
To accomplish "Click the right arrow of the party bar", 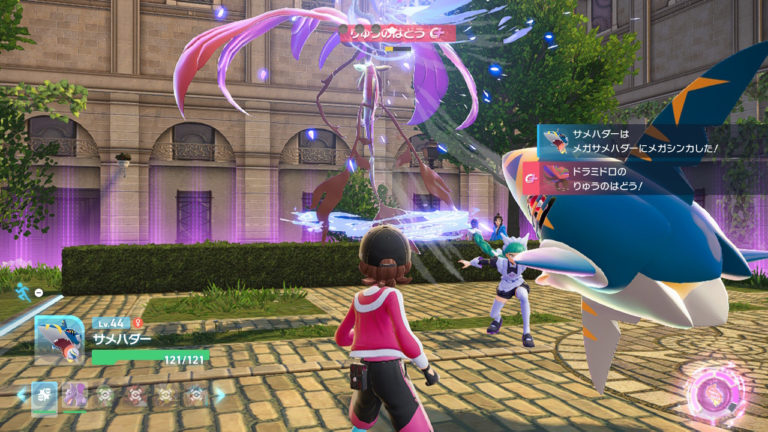I will tap(222, 395).
